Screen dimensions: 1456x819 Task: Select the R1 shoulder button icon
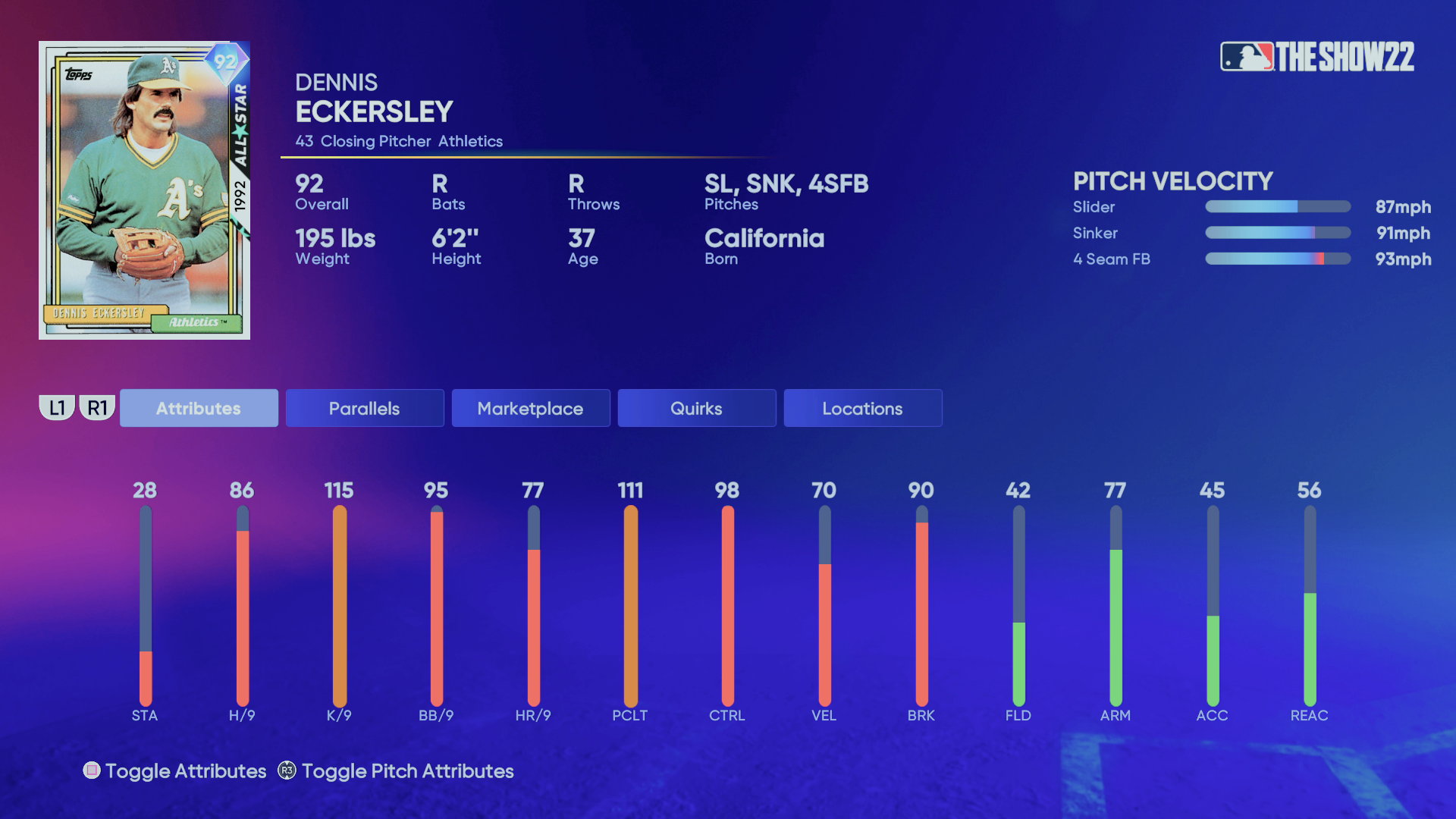coord(97,406)
